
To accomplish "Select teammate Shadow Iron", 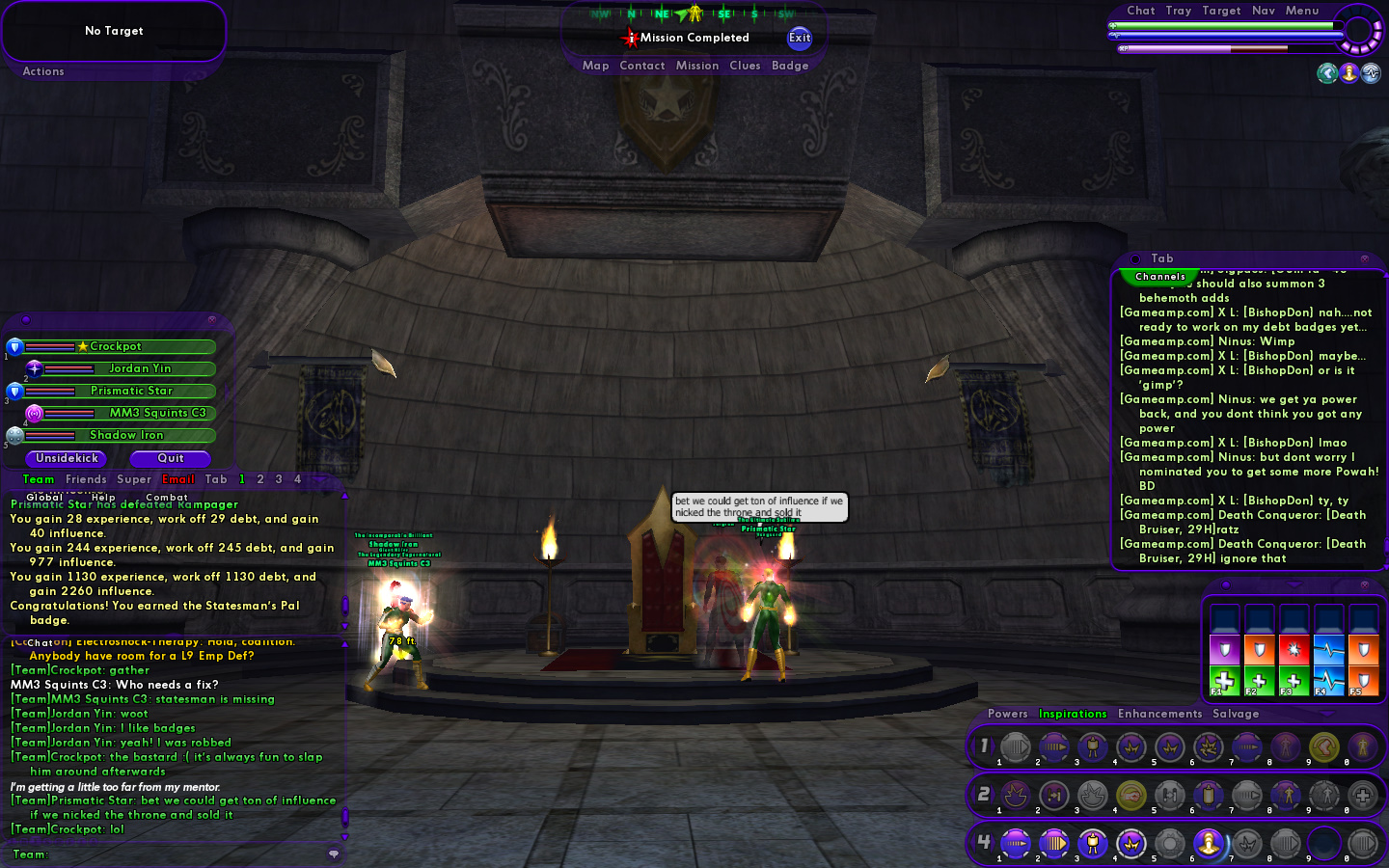I will point(126,435).
